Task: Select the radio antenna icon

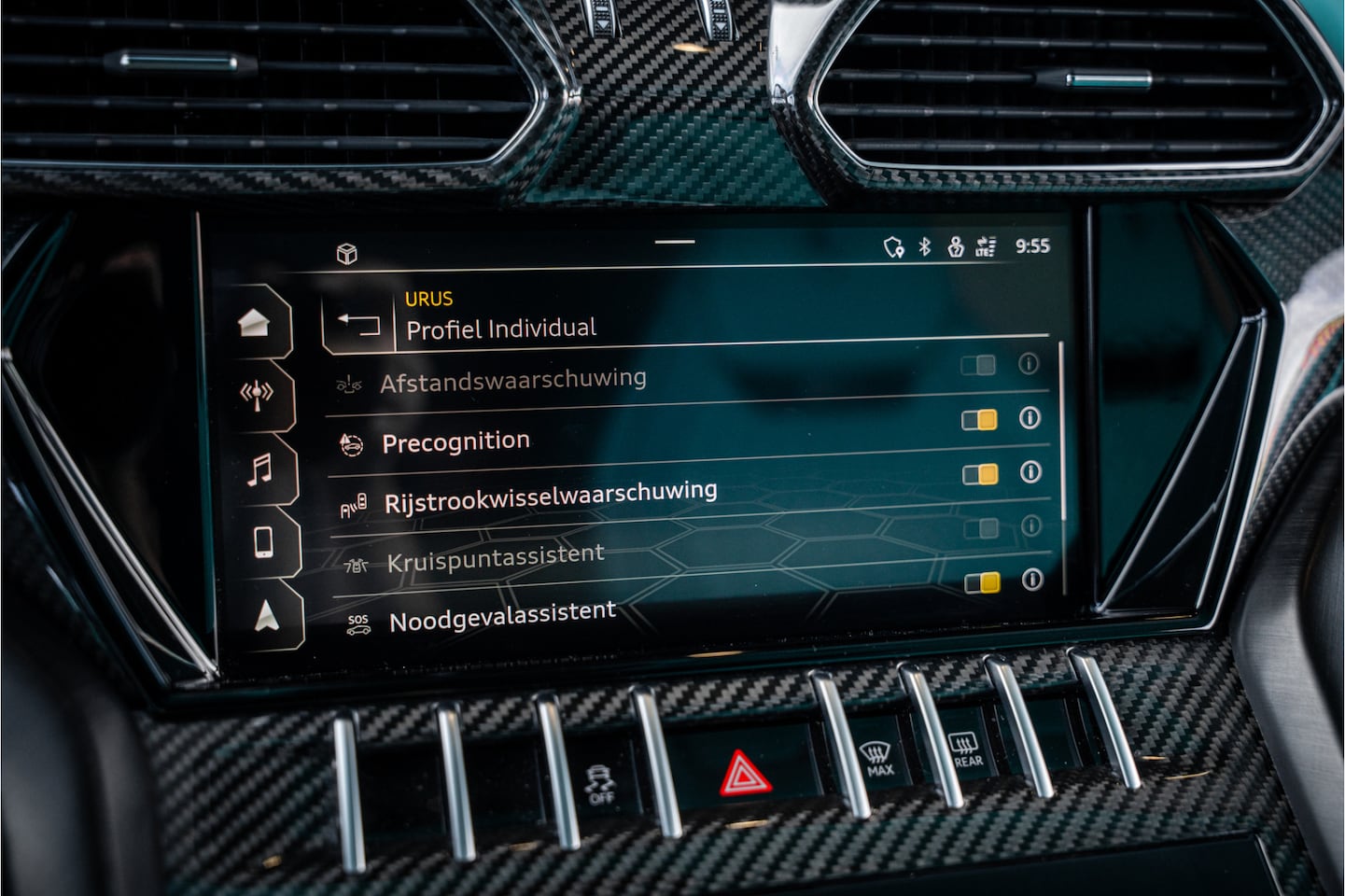Action: (257, 395)
